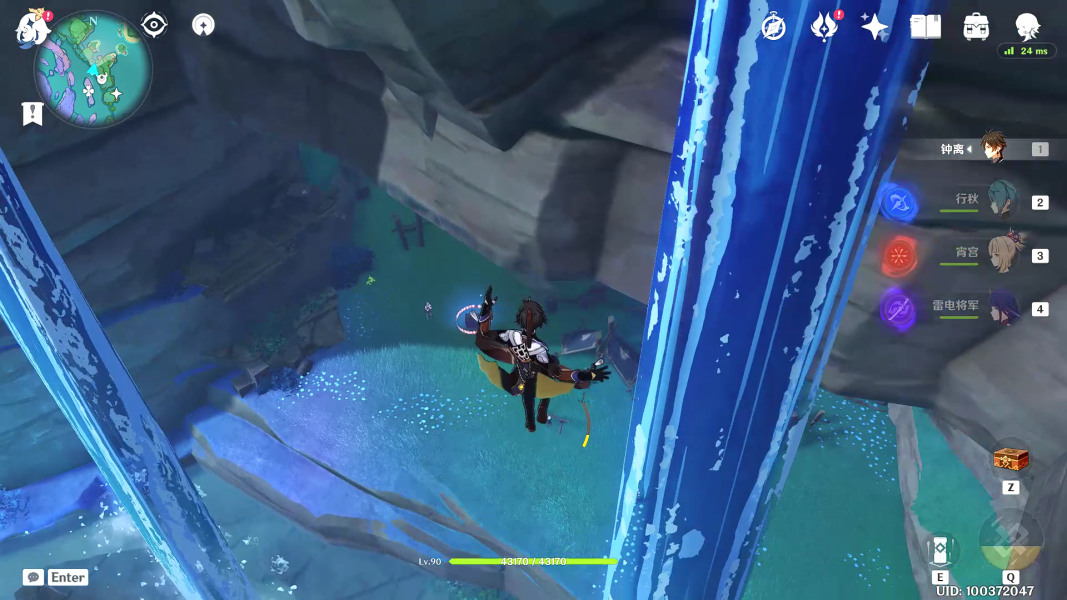Activate the elemental burst icon

coord(1010,541)
